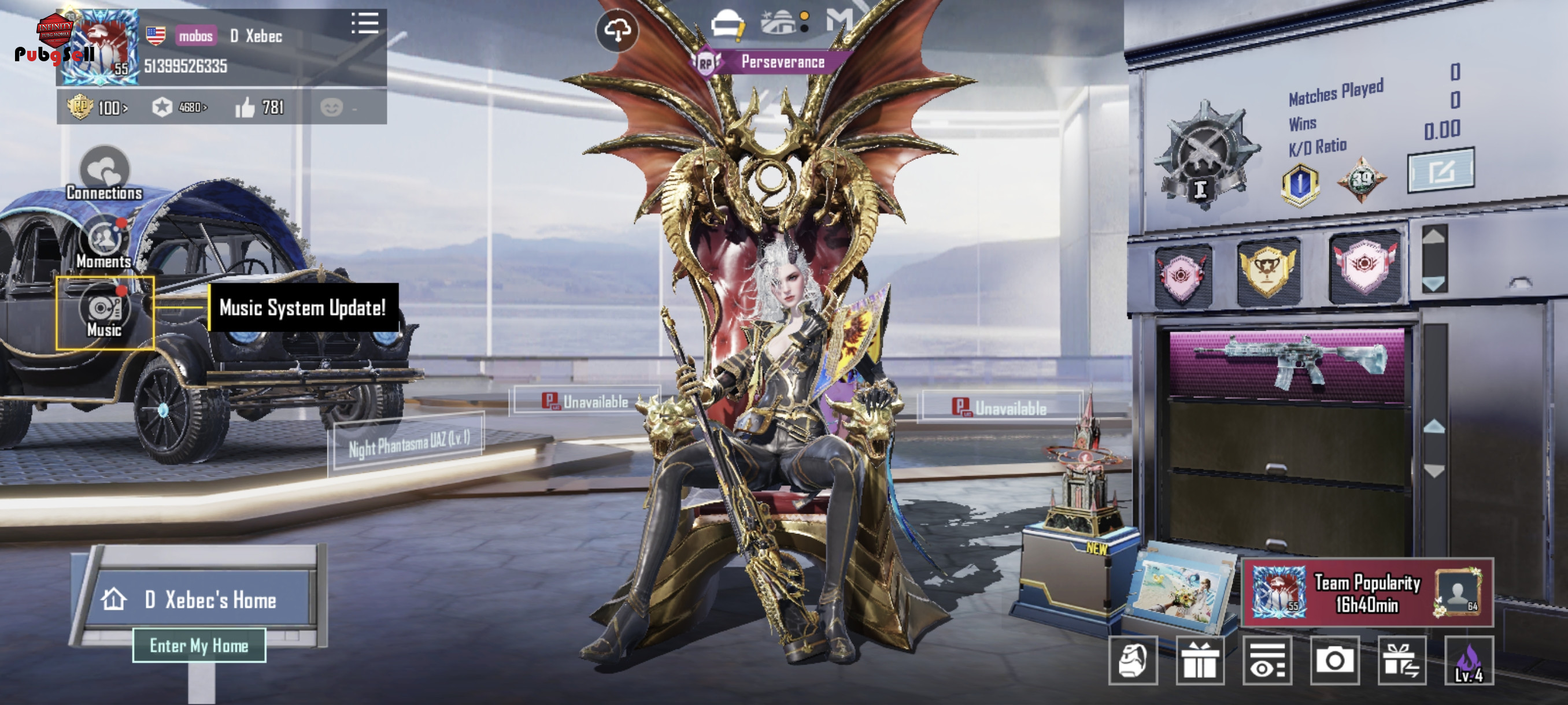Edit the stats showcase panel
This screenshot has width=1568, height=705.
coord(1440,171)
